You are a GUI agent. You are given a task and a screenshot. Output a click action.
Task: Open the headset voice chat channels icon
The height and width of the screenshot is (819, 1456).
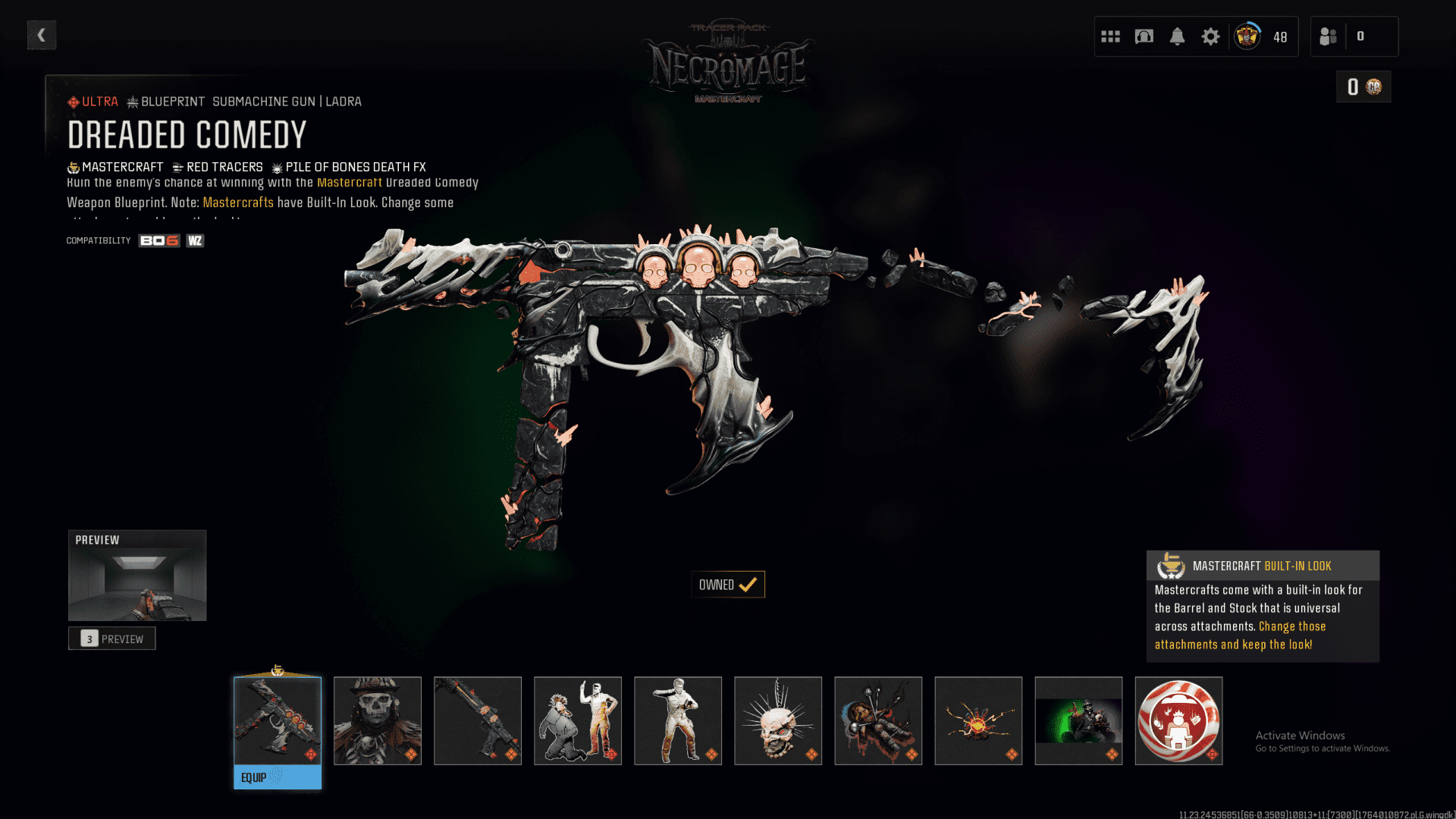point(1144,36)
